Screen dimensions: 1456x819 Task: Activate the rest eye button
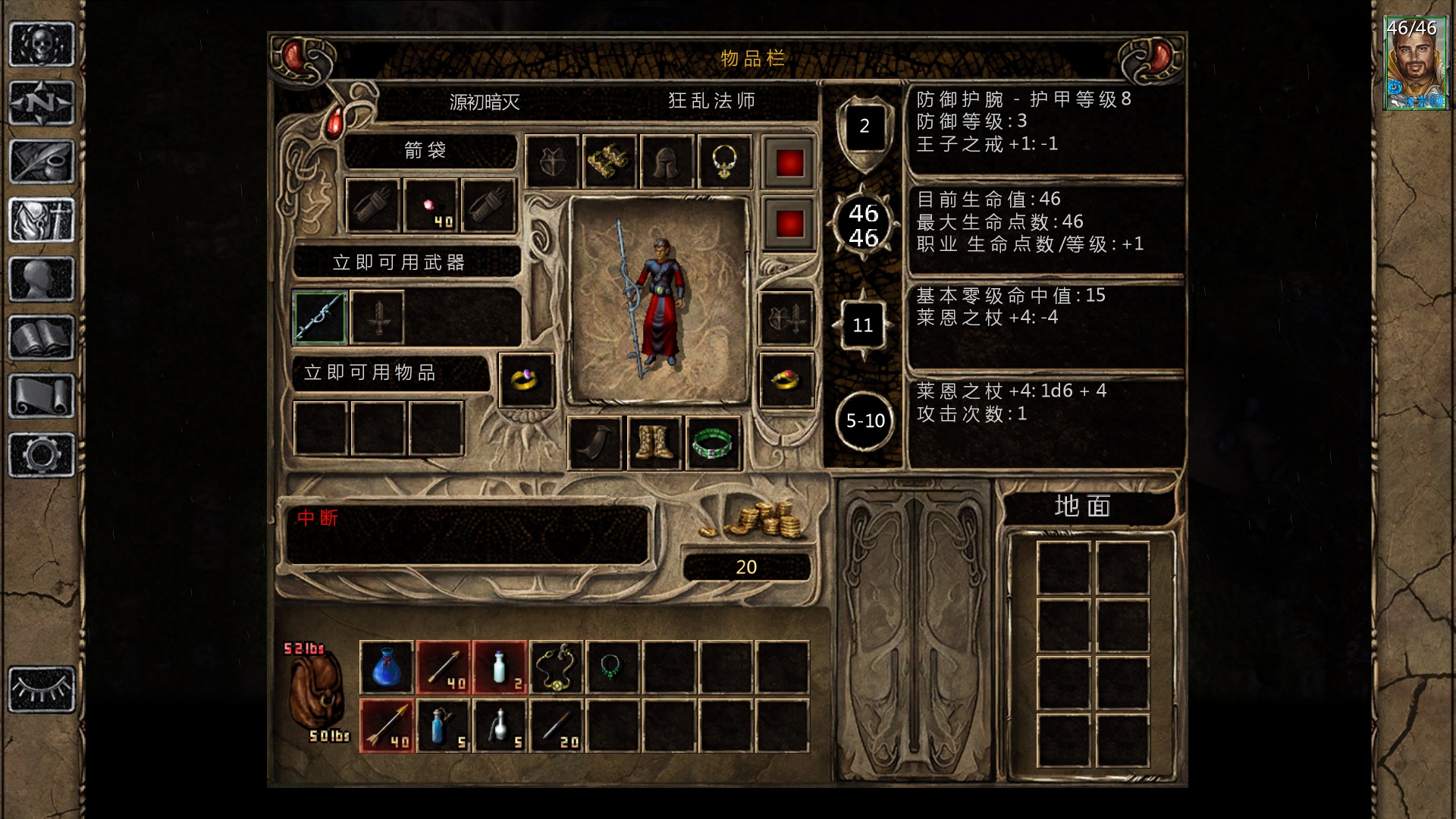tap(42, 689)
